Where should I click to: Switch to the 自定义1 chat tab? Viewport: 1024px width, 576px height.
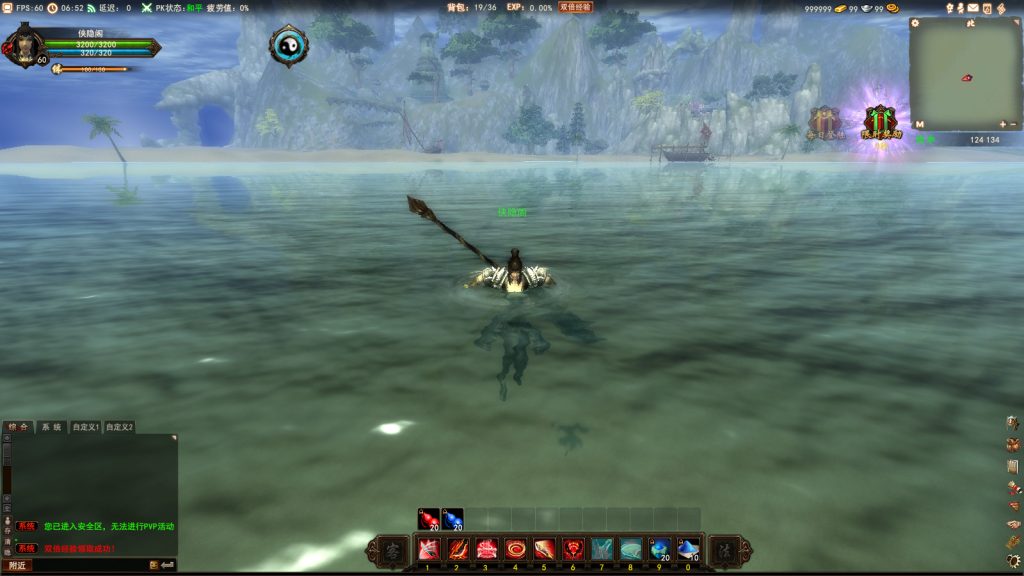[x=85, y=427]
